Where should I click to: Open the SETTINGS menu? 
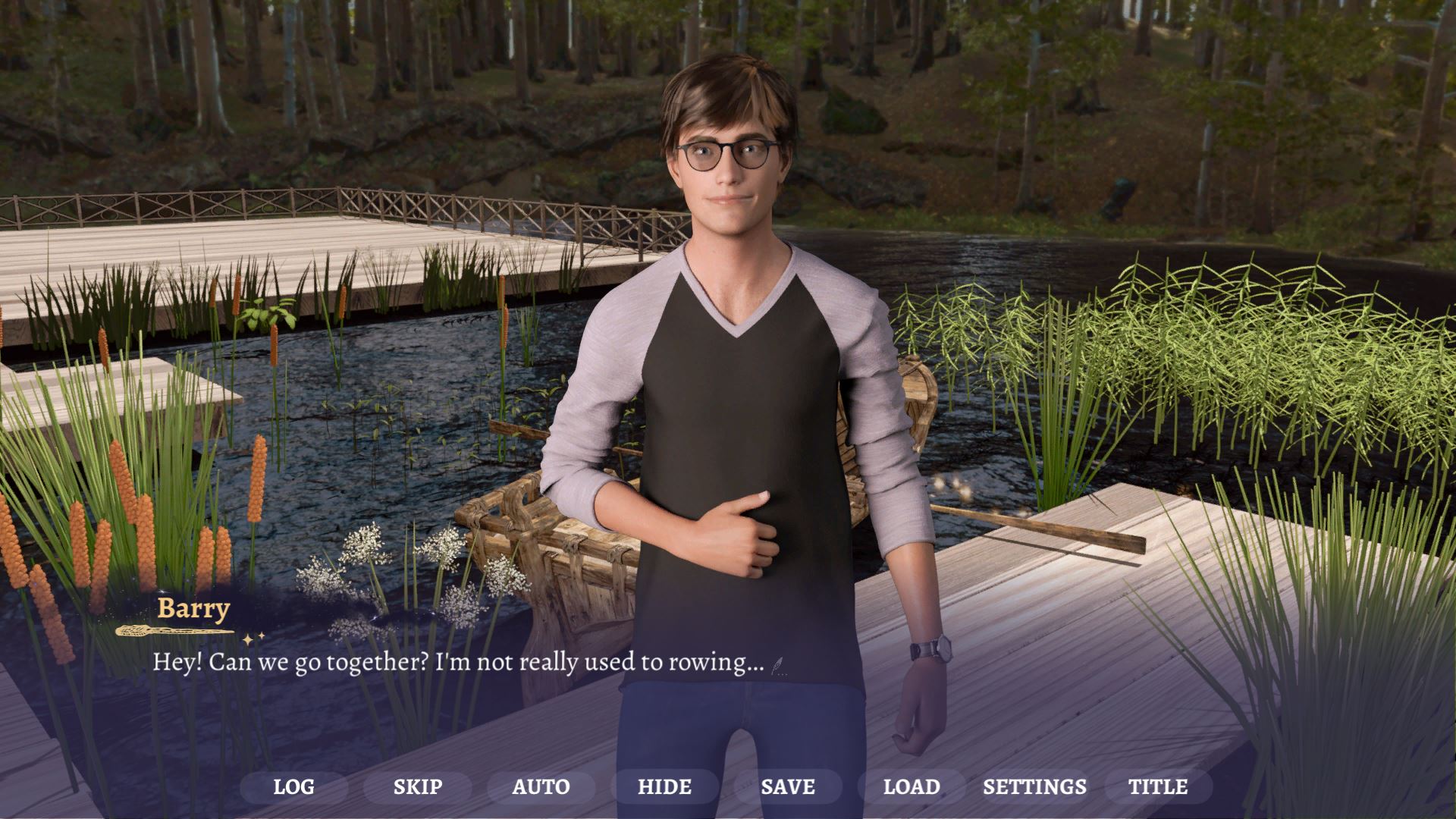pyautogui.click(x=1034, y=787)
